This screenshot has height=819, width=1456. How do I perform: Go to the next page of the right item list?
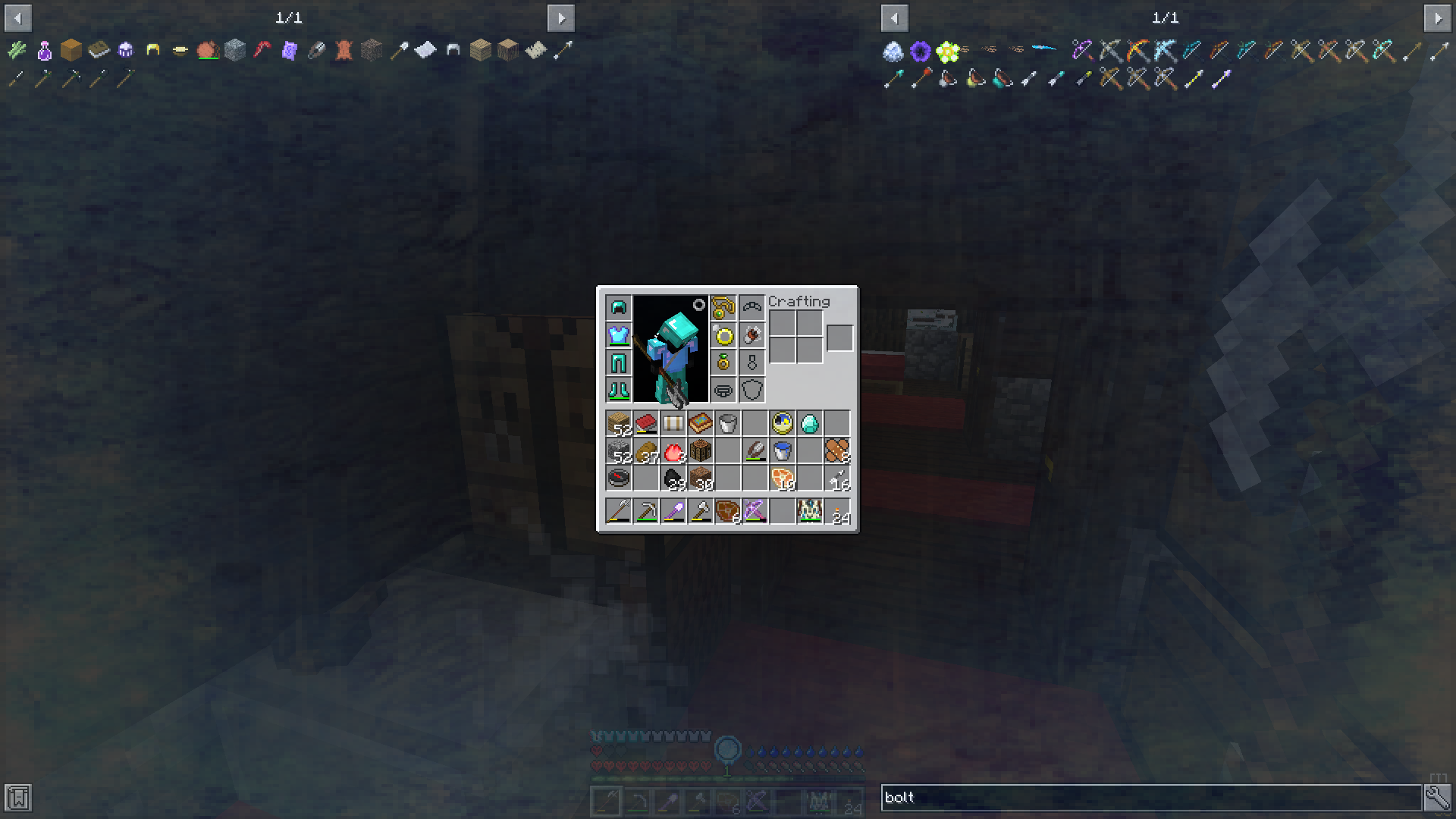(x=1439, y=17)
